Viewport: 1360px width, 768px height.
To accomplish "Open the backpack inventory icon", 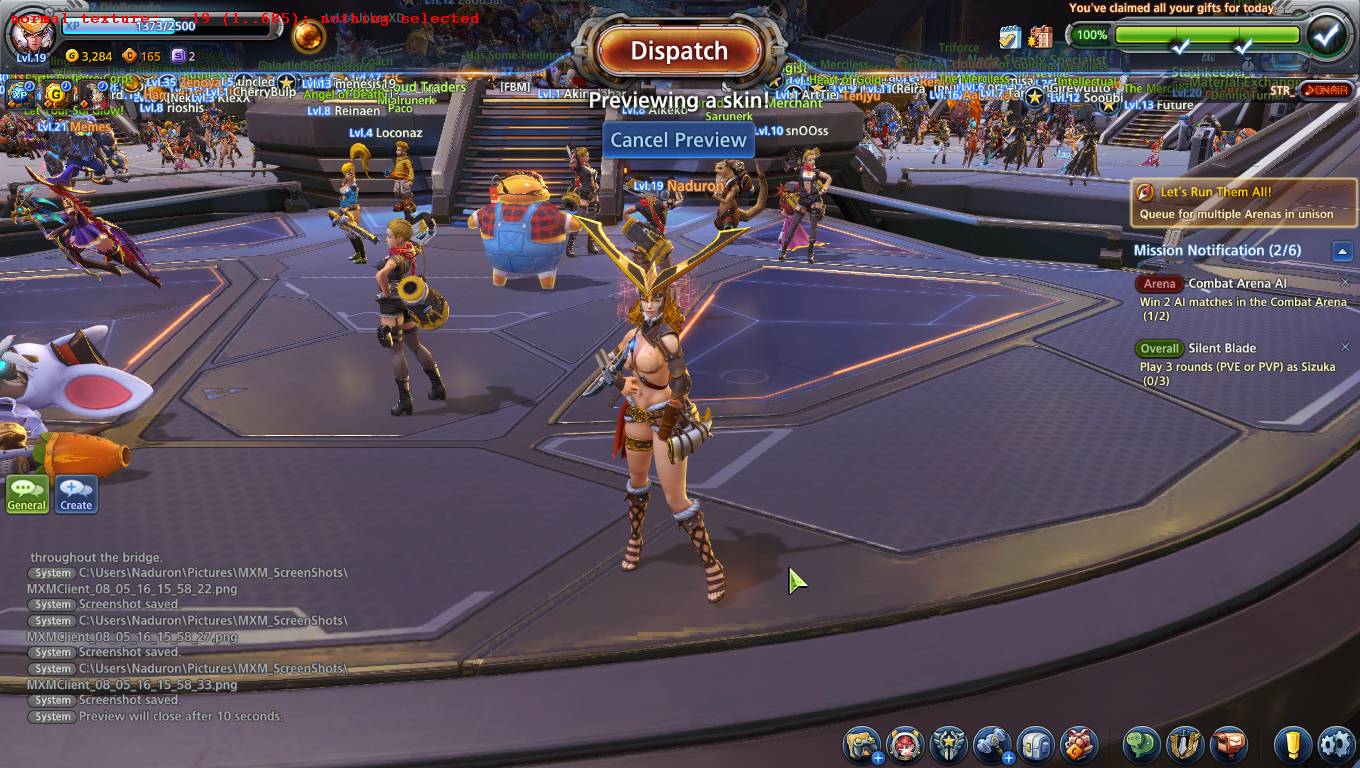I will [1036, 745].
